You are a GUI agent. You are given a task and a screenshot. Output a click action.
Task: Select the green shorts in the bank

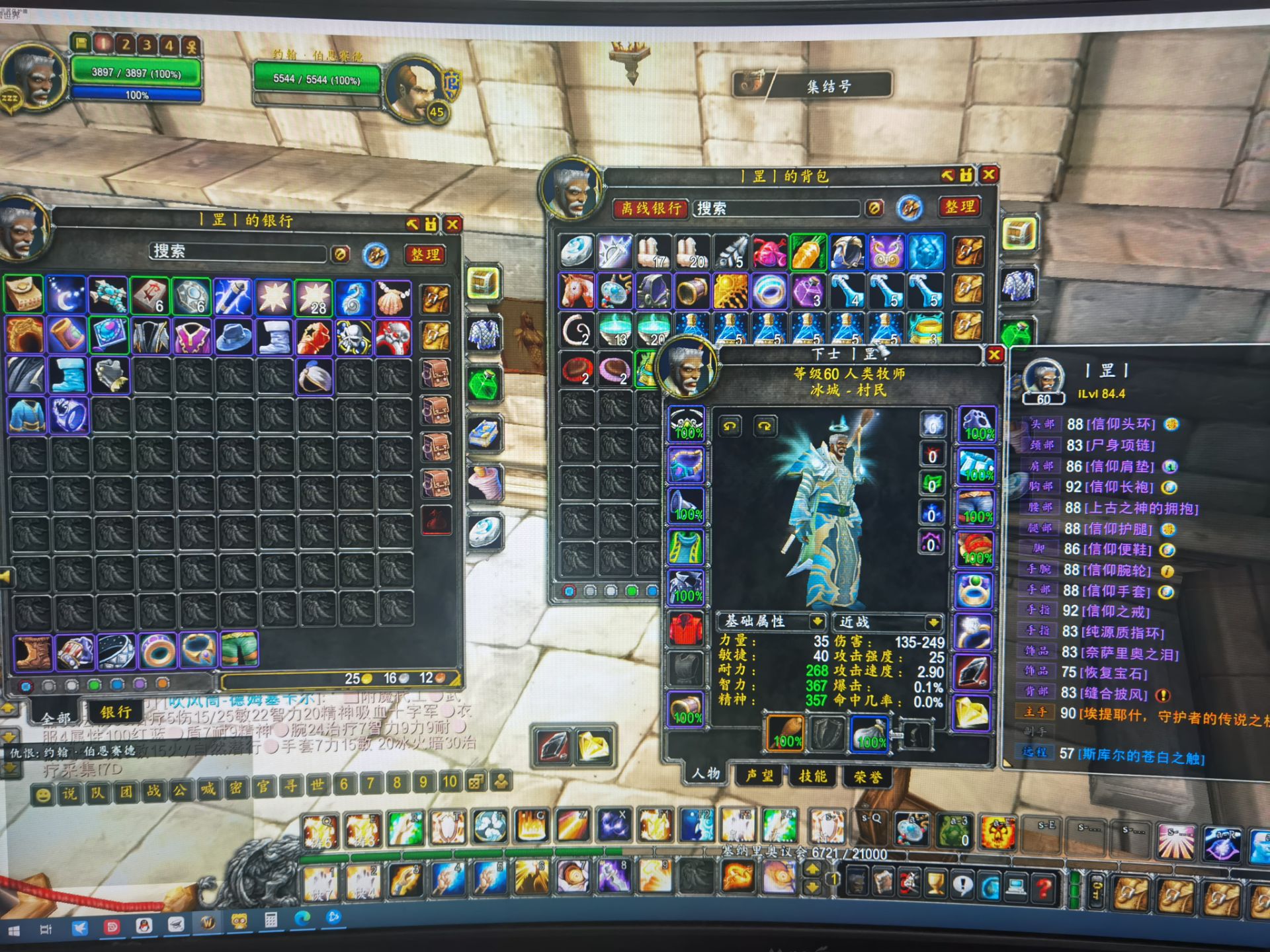[x=239, y=649]
